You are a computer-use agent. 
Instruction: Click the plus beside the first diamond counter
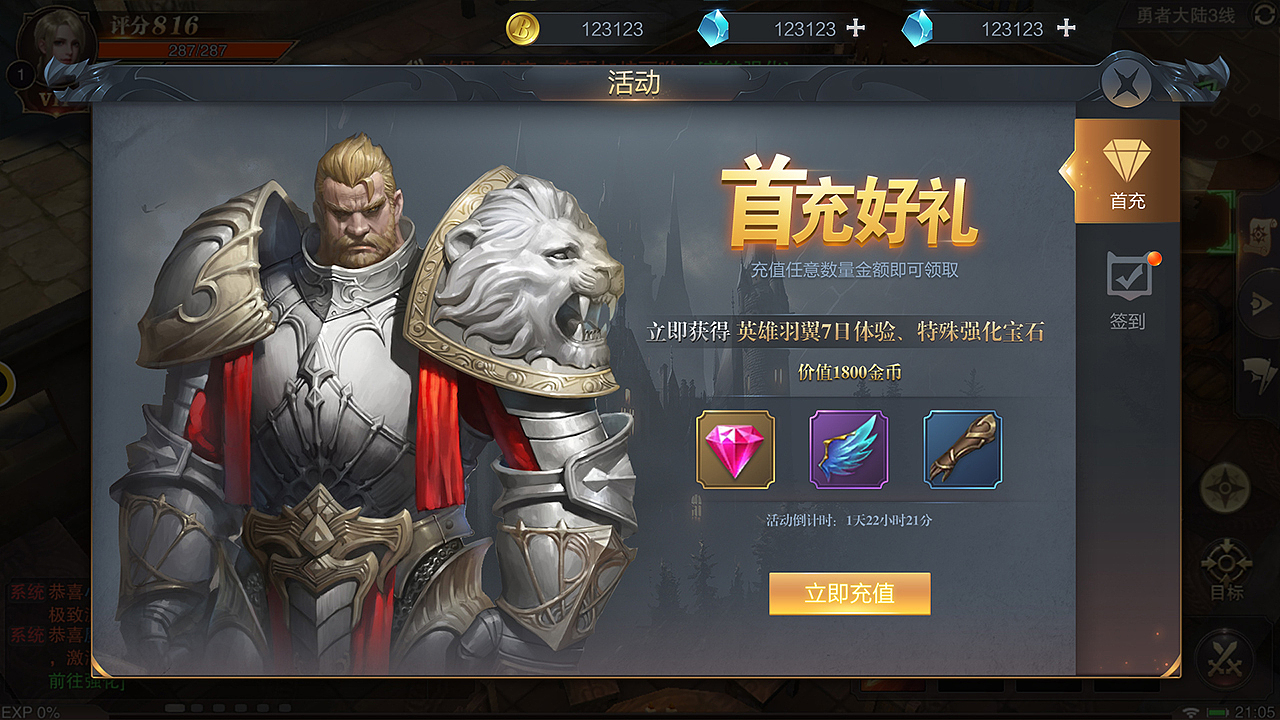[856, 28]
